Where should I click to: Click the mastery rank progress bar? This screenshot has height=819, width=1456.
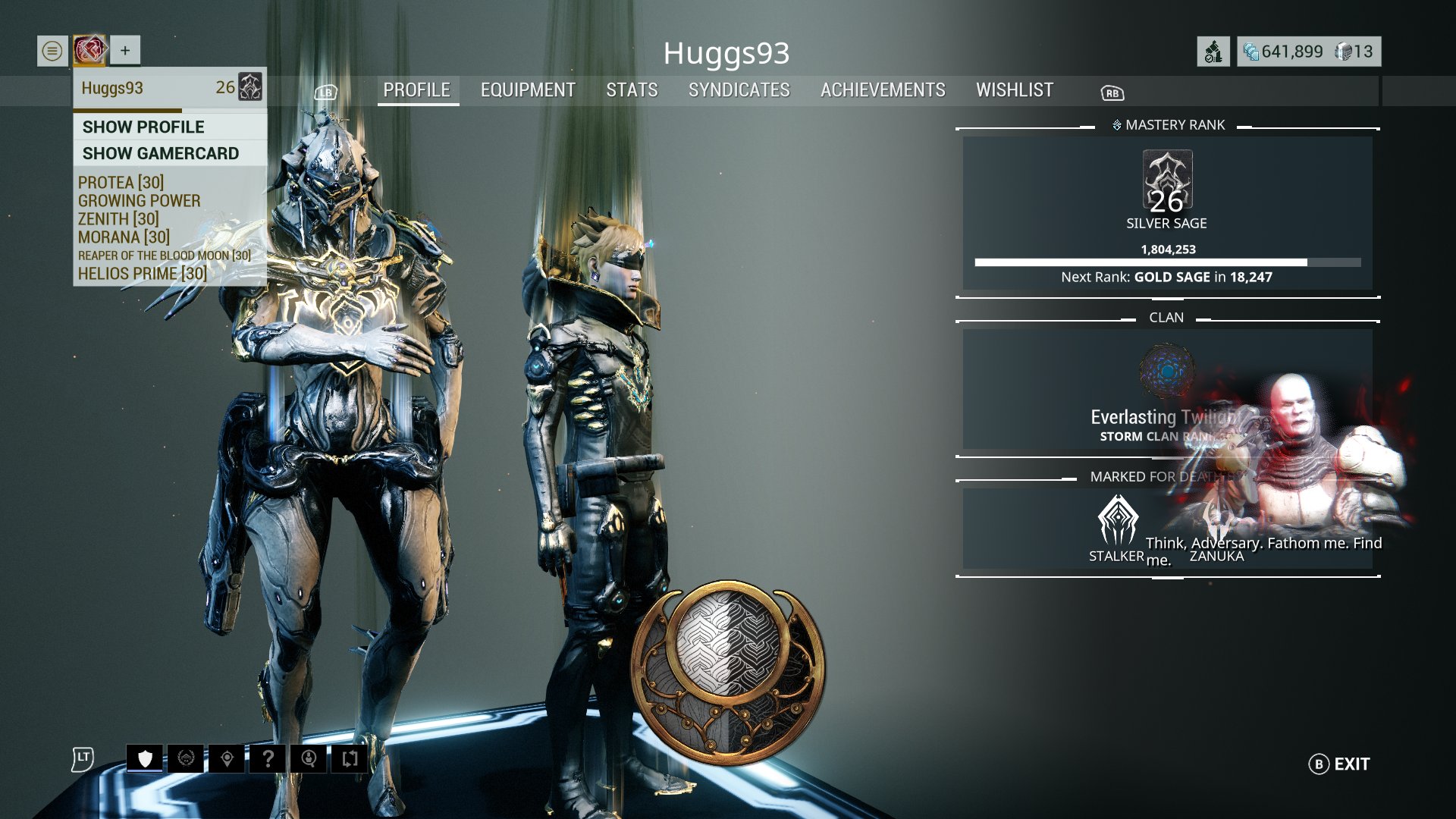click(x=1168, y=261)
